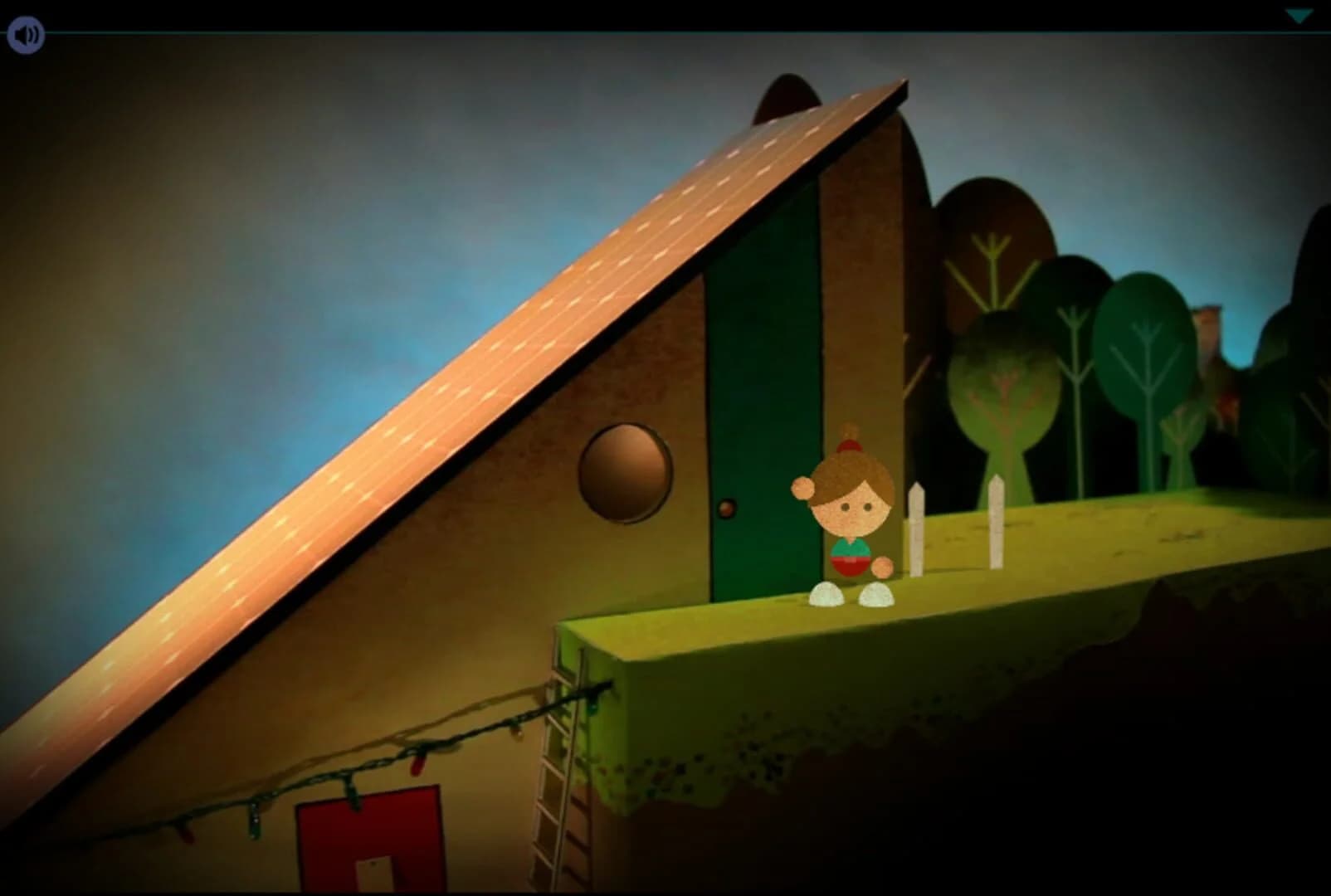Screen dimensions: 1331x896
Task: Click the right white fence post
Action: pyautogui.click(x=995, y=523)
